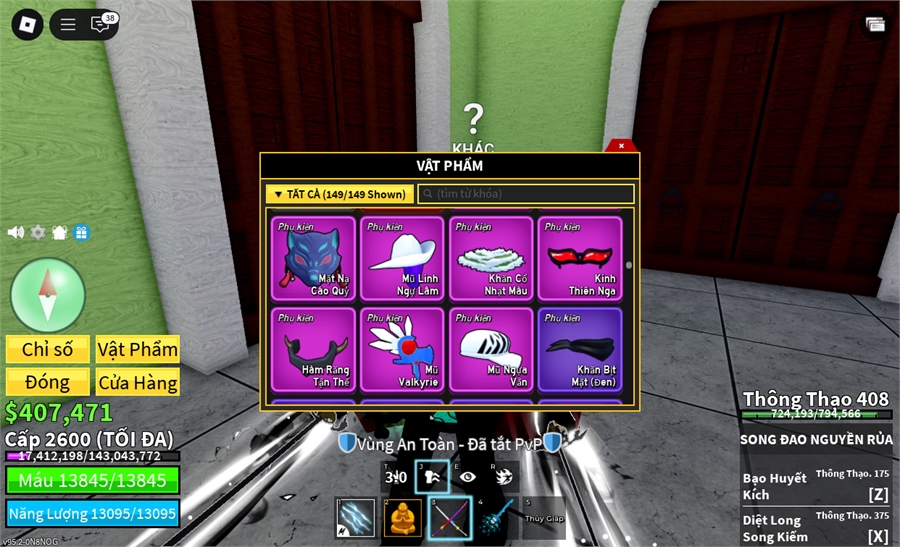Screen dimensions: 900x547
Task: Pick the Kính Thiên Nga glasses item
Action: (580, 258)
